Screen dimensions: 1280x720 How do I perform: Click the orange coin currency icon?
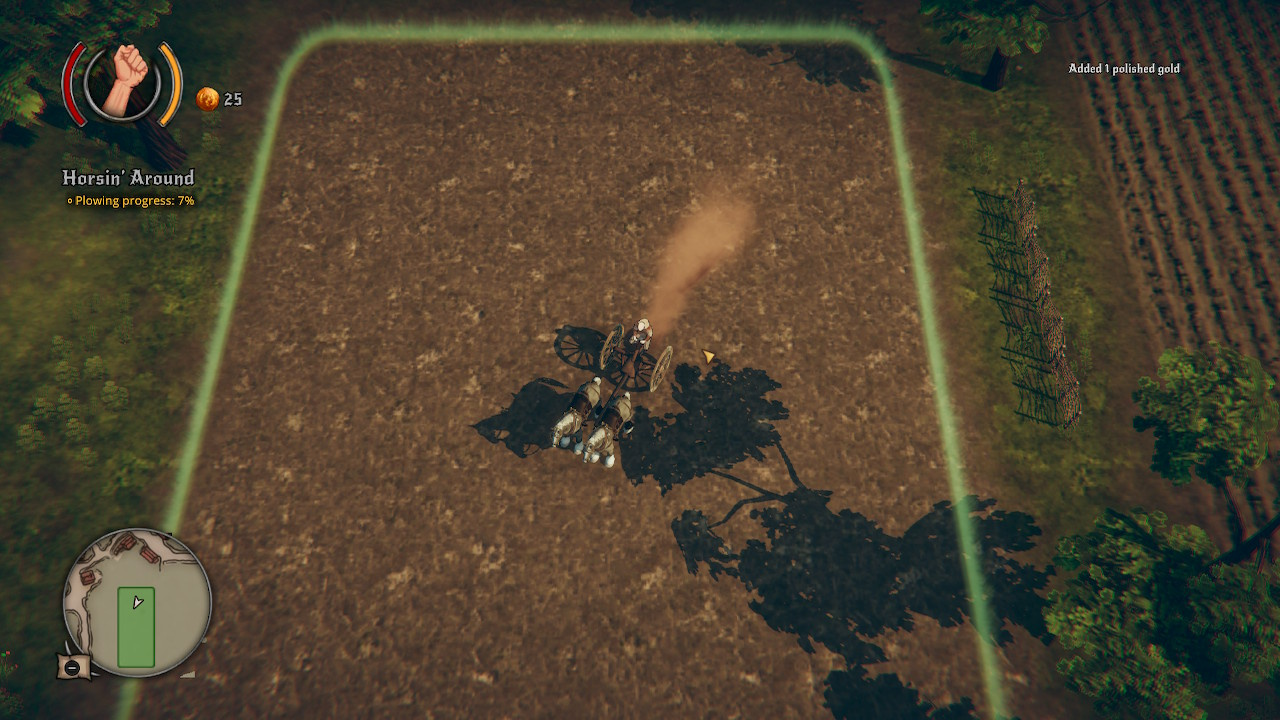[x=207, y=99]
